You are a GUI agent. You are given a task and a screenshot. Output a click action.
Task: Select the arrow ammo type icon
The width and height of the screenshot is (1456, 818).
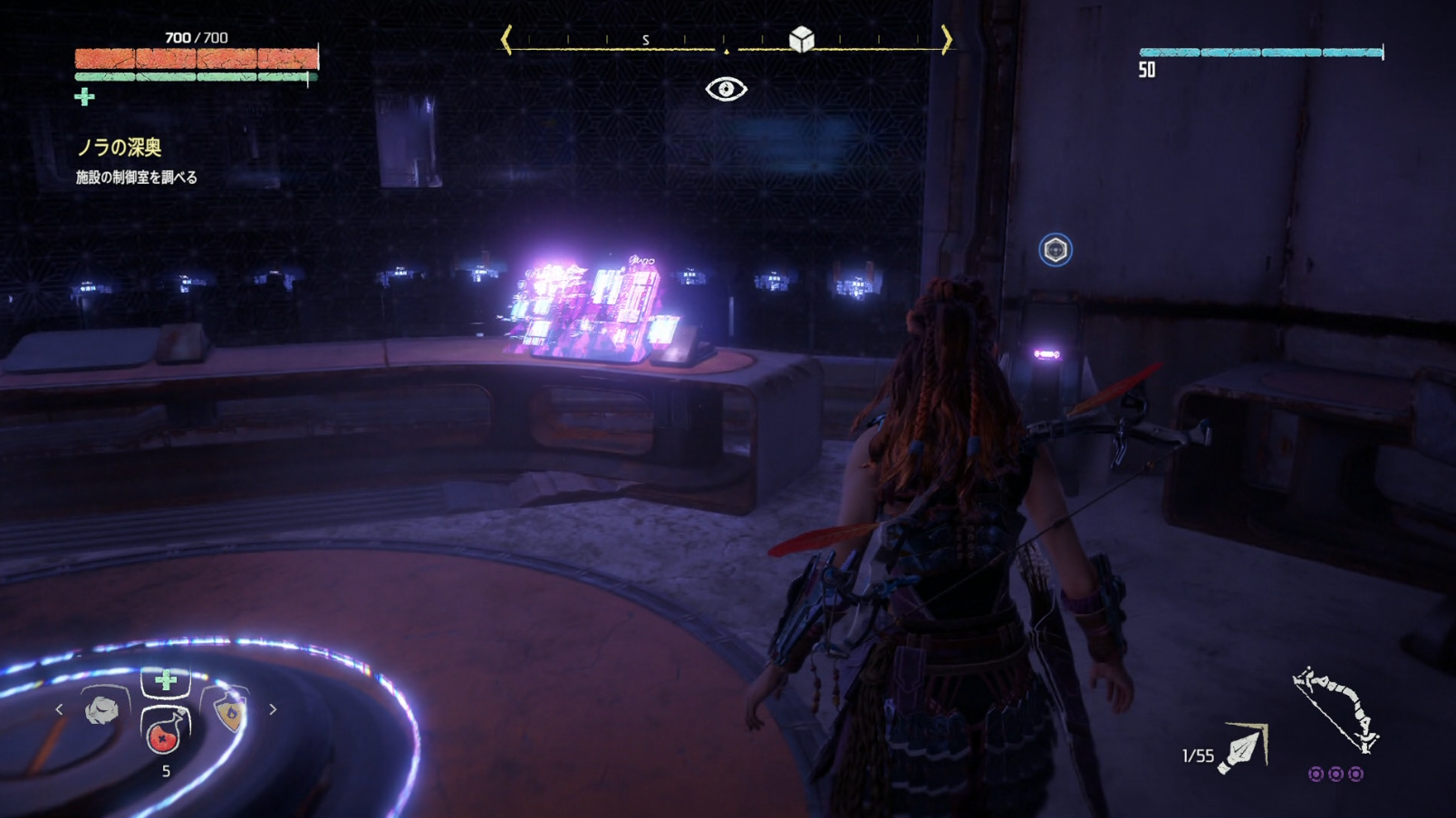pyautogui.click(x=1243, y=750)
